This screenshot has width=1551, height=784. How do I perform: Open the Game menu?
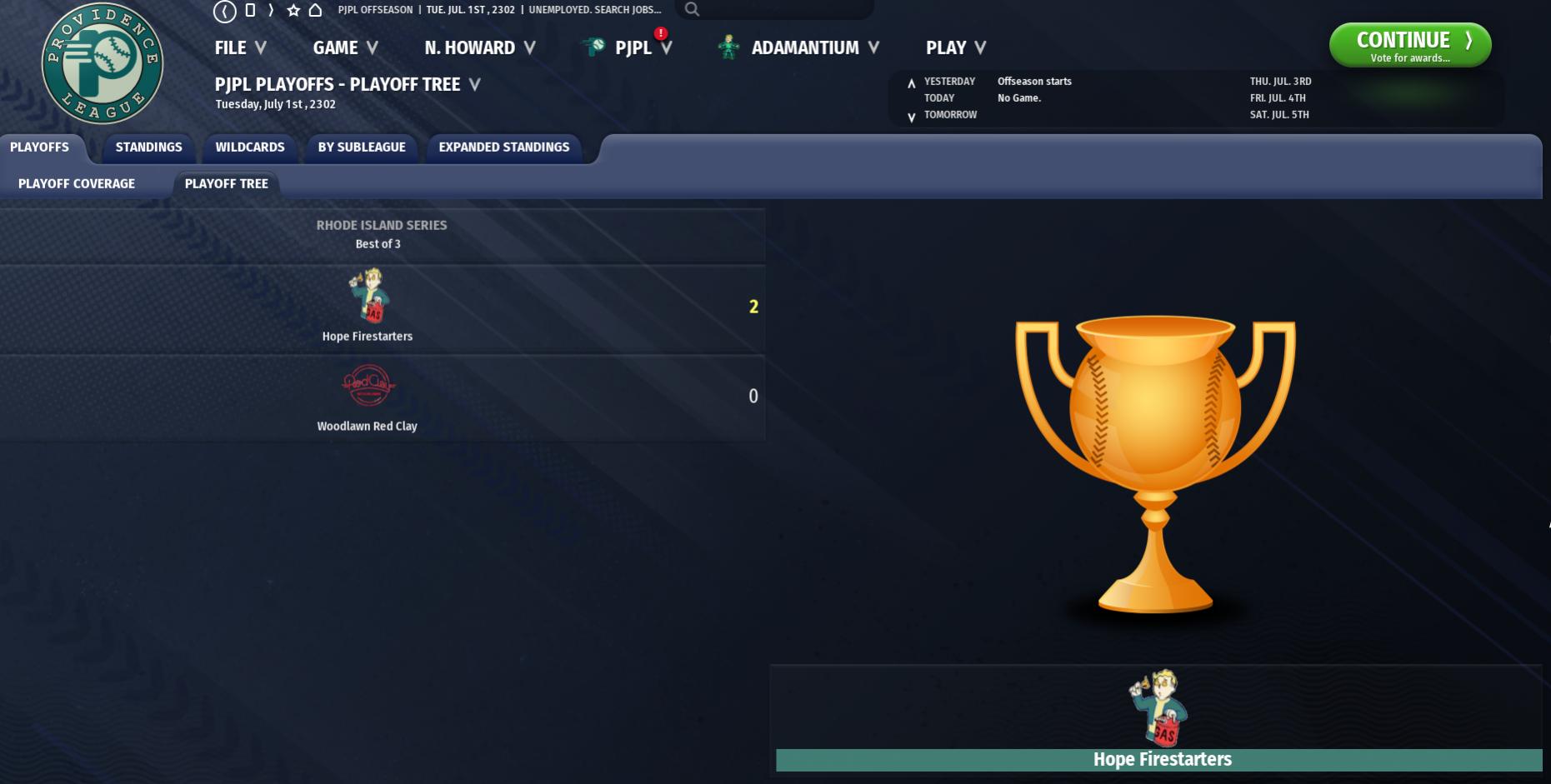pos(345,48)
